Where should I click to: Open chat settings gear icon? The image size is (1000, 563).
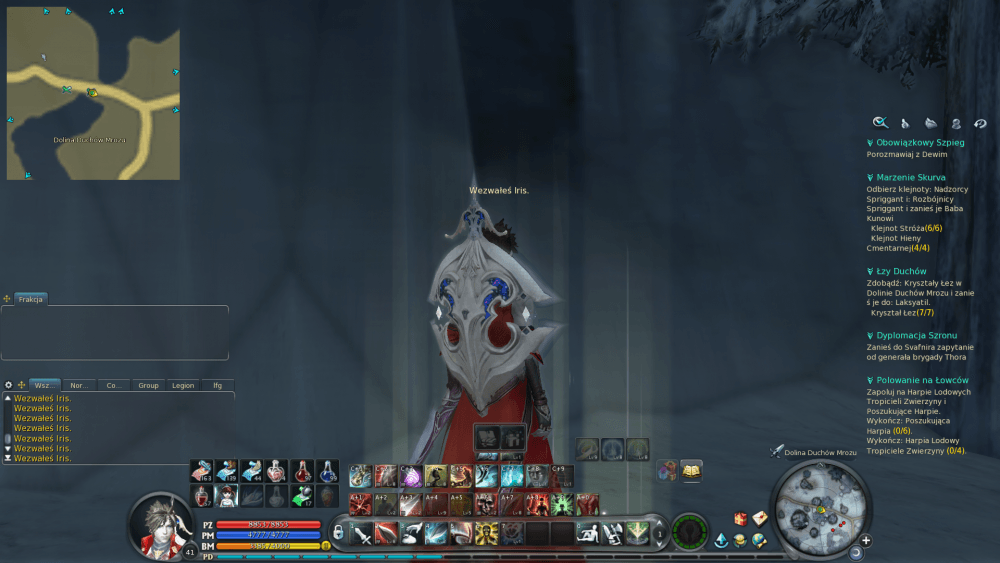tap(9, 385)
